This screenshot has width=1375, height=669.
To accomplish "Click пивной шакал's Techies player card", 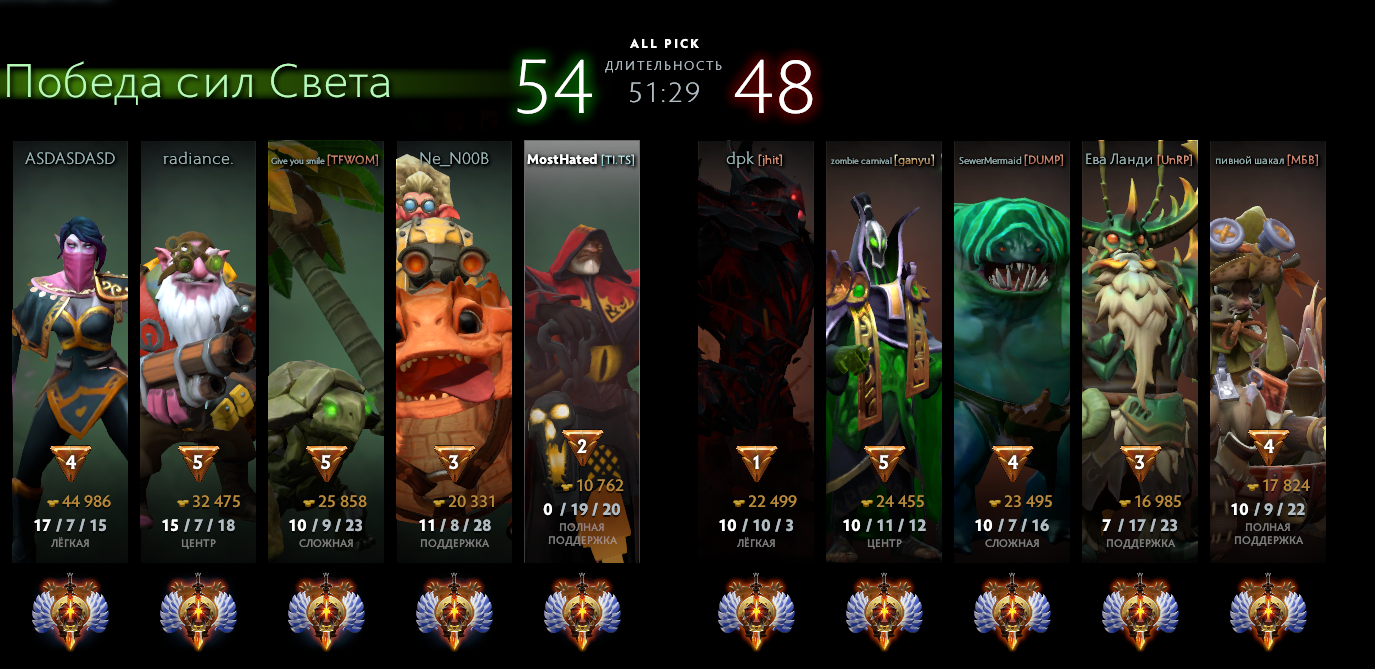I will [1268, 350].
